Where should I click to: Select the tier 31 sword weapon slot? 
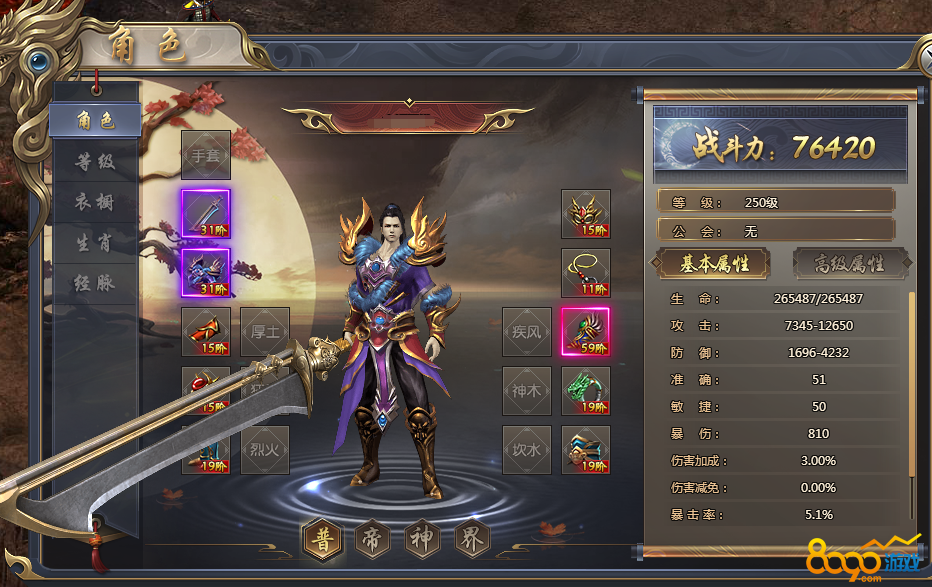point(206,214)
